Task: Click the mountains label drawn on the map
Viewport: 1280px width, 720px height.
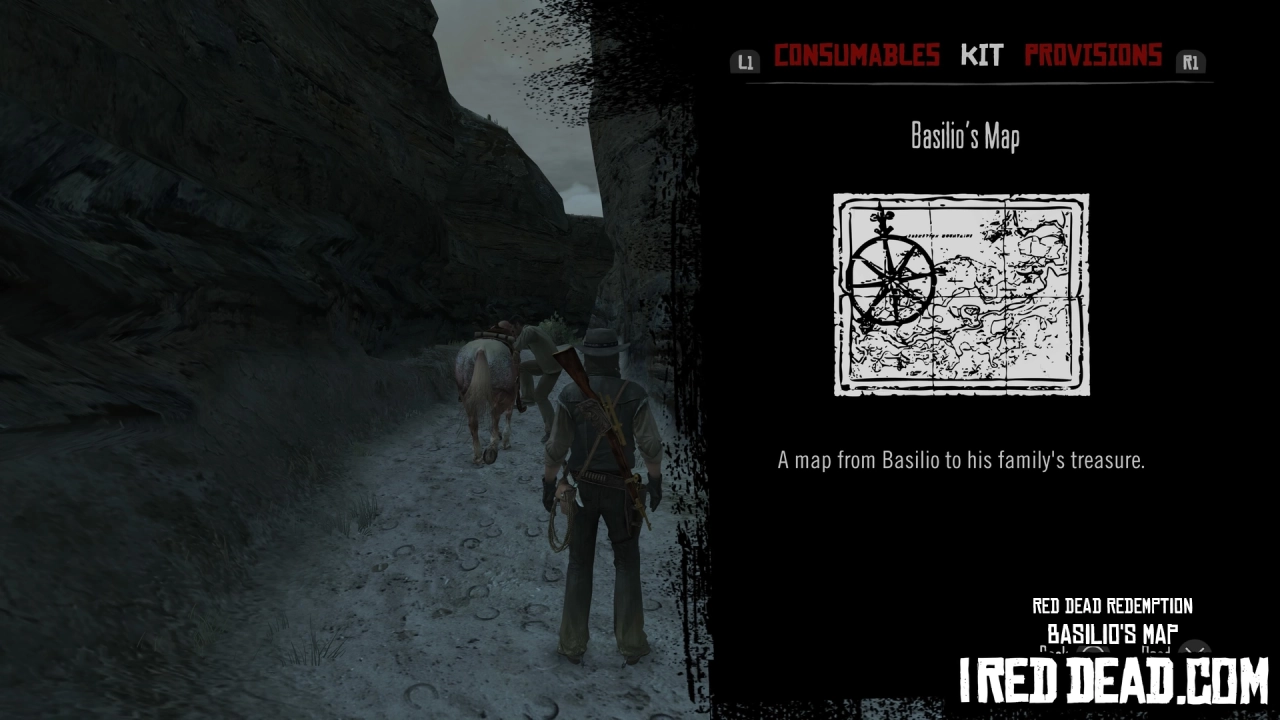Action: [940, 235]
